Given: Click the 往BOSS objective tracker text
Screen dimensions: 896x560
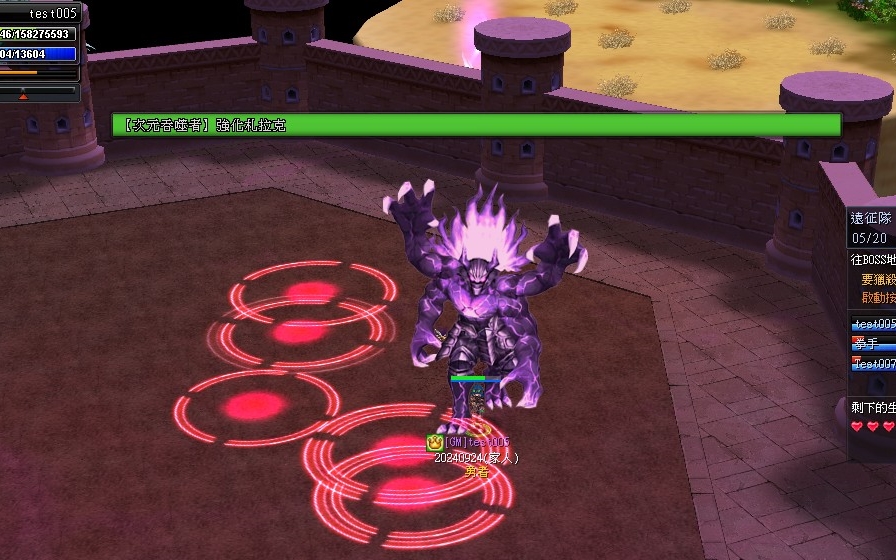Looking at the screenshot, I should point(872,259).
